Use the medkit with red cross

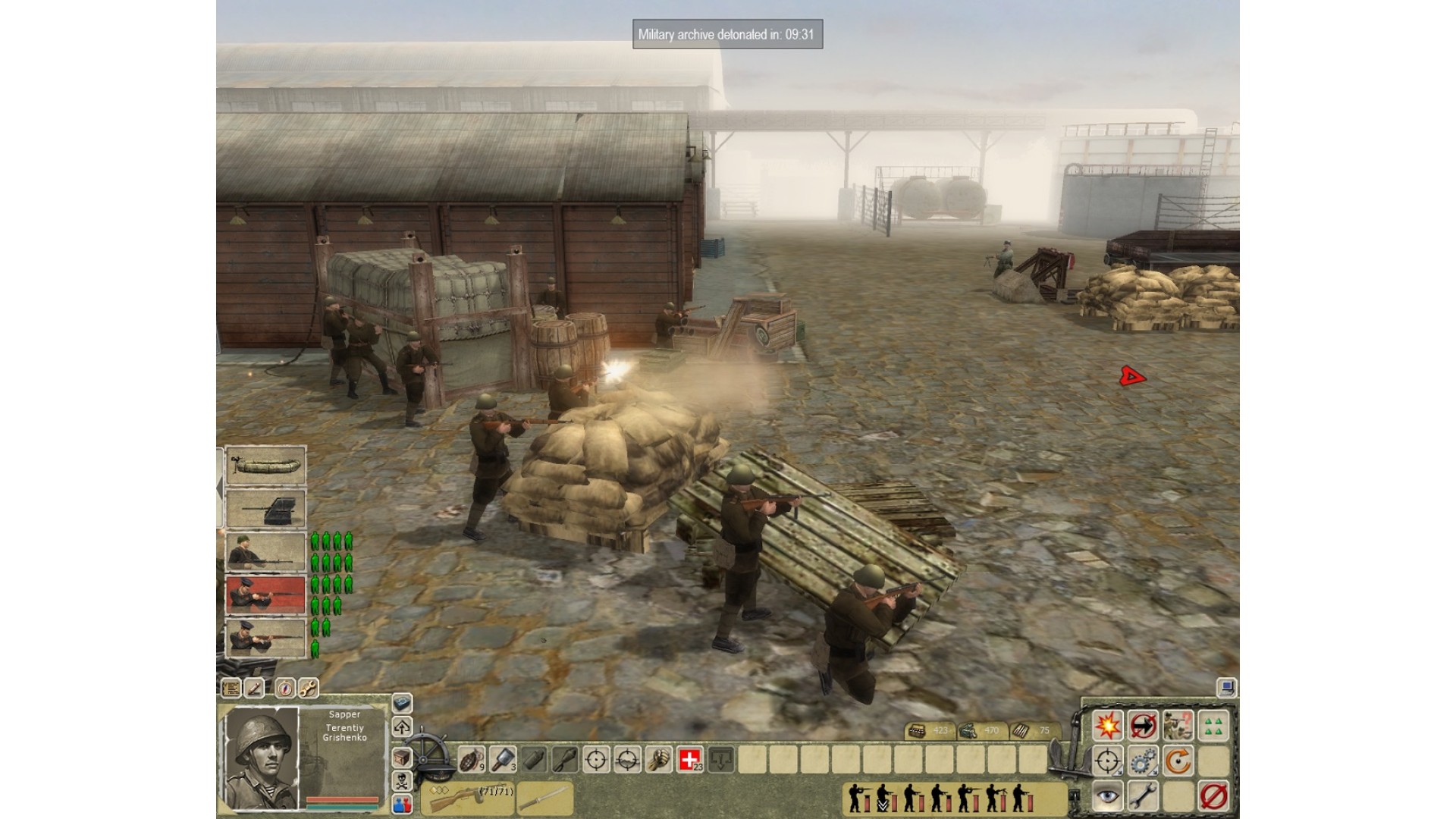(689, 758)
